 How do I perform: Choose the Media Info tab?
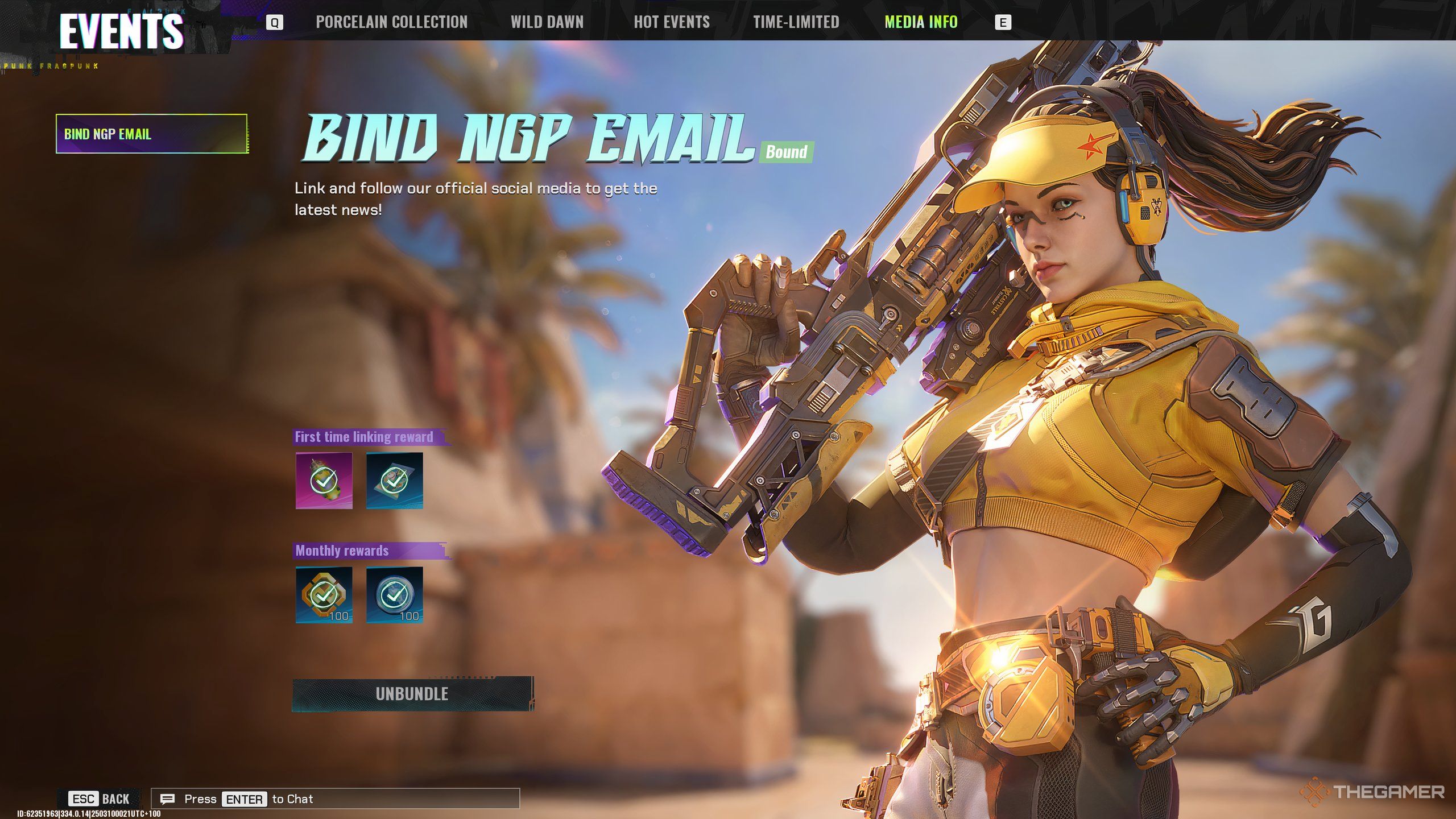[x=921, y=22]
